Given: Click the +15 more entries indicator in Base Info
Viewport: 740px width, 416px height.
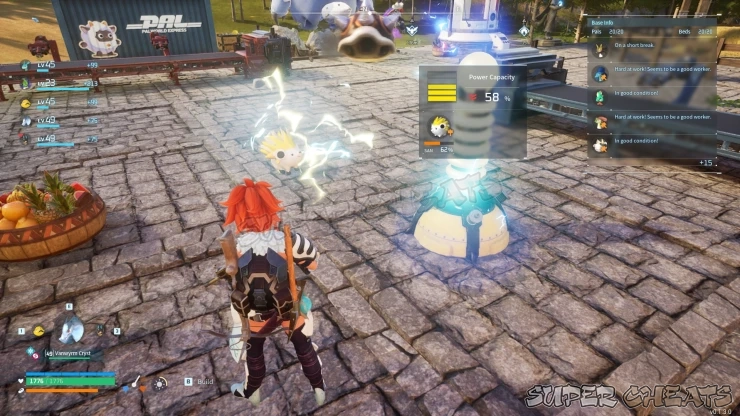Looking at the screenshot, I should click(x=706, y=161).
